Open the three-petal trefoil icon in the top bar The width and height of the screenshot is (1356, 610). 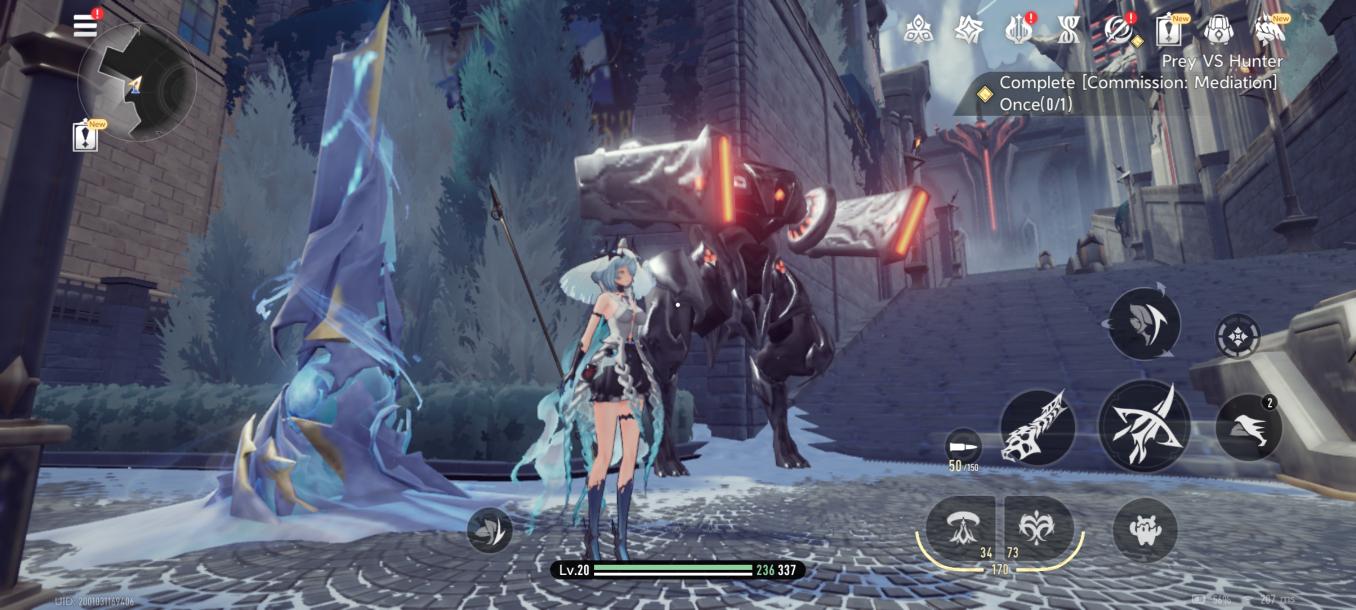click(918, 30)
